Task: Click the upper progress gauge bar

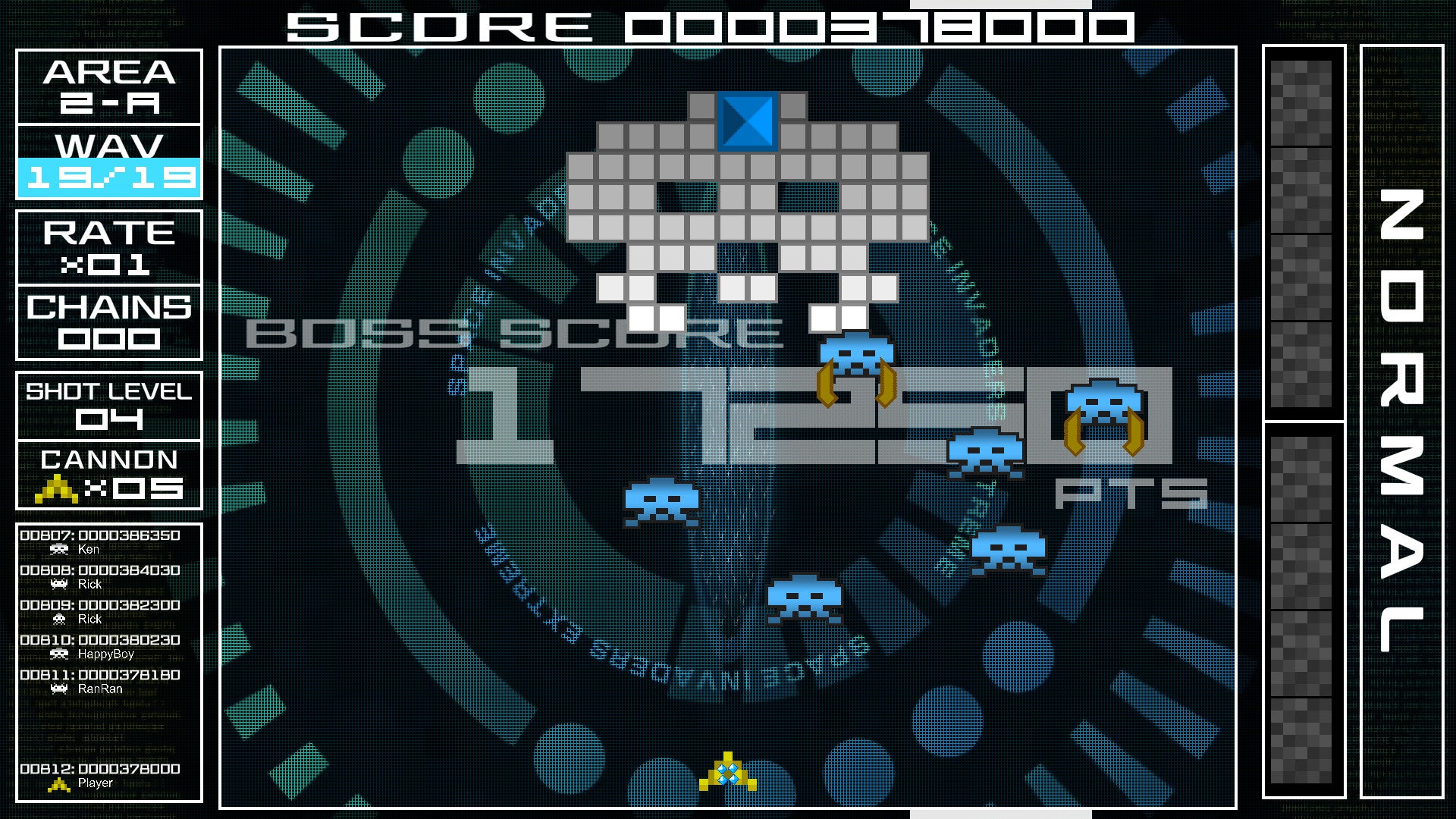Action: 1301,227
